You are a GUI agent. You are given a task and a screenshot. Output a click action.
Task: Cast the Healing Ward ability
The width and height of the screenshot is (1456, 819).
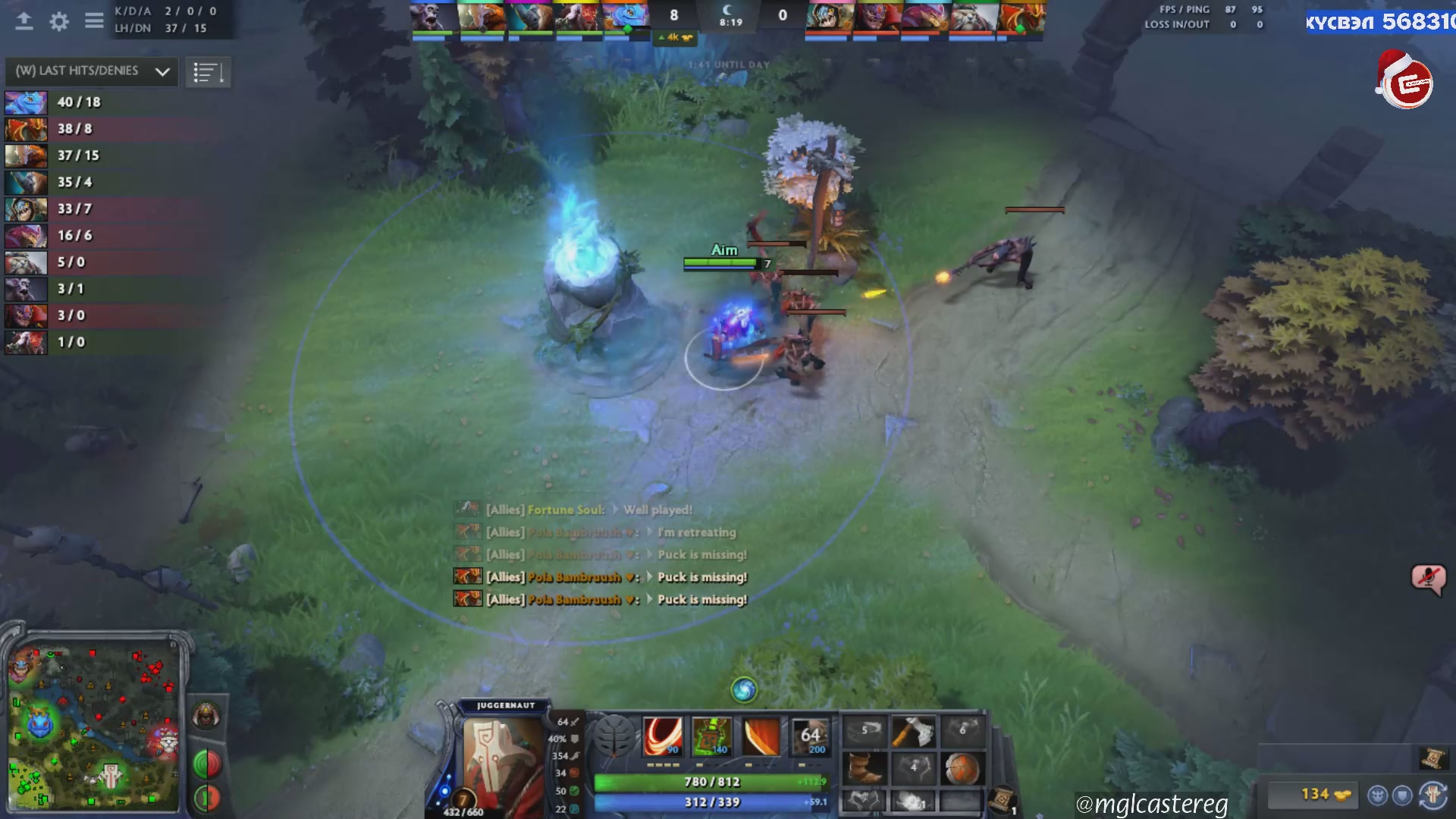click(x=711, y=736)
